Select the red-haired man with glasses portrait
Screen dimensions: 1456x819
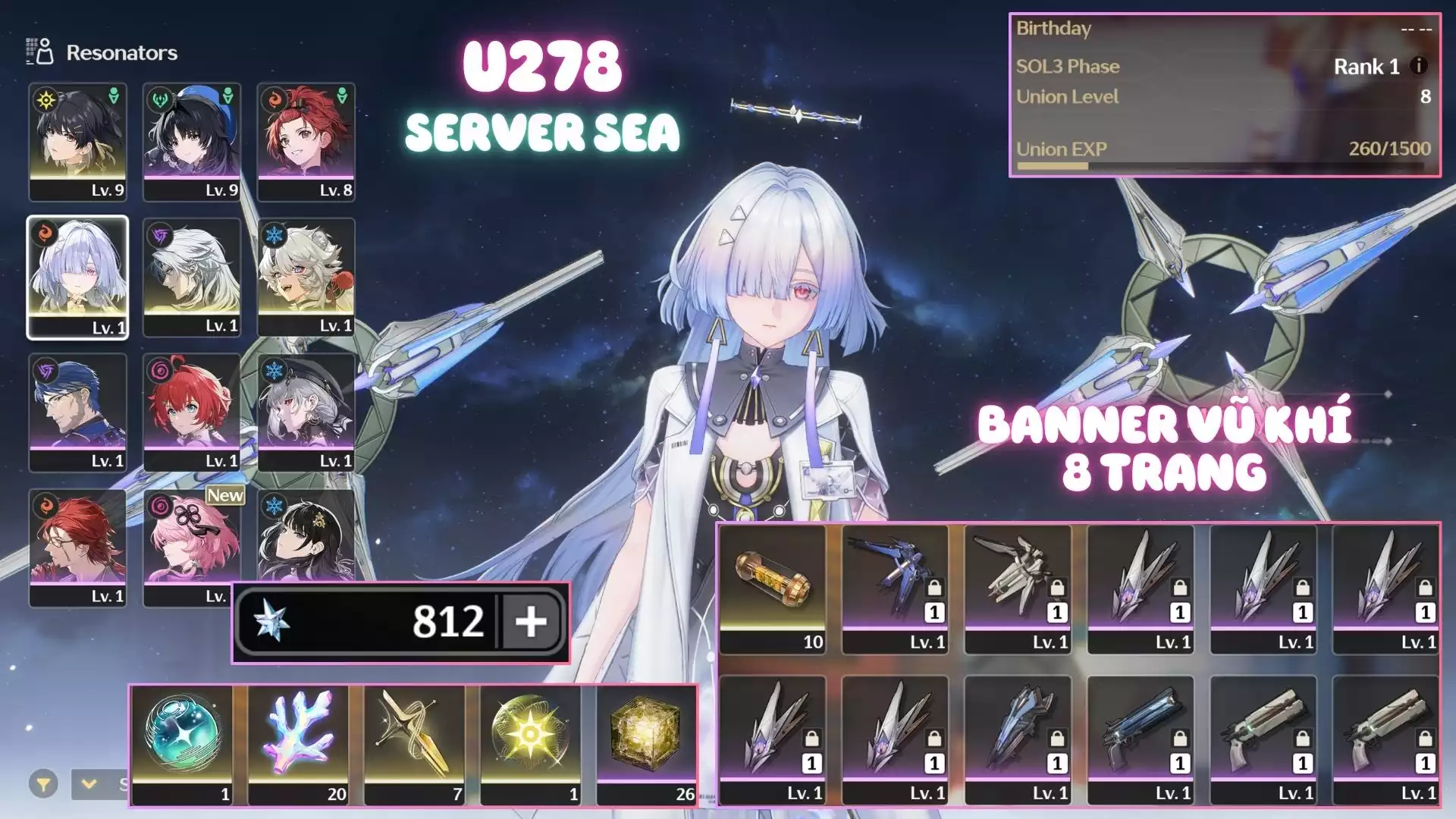[x=77, y=548]
